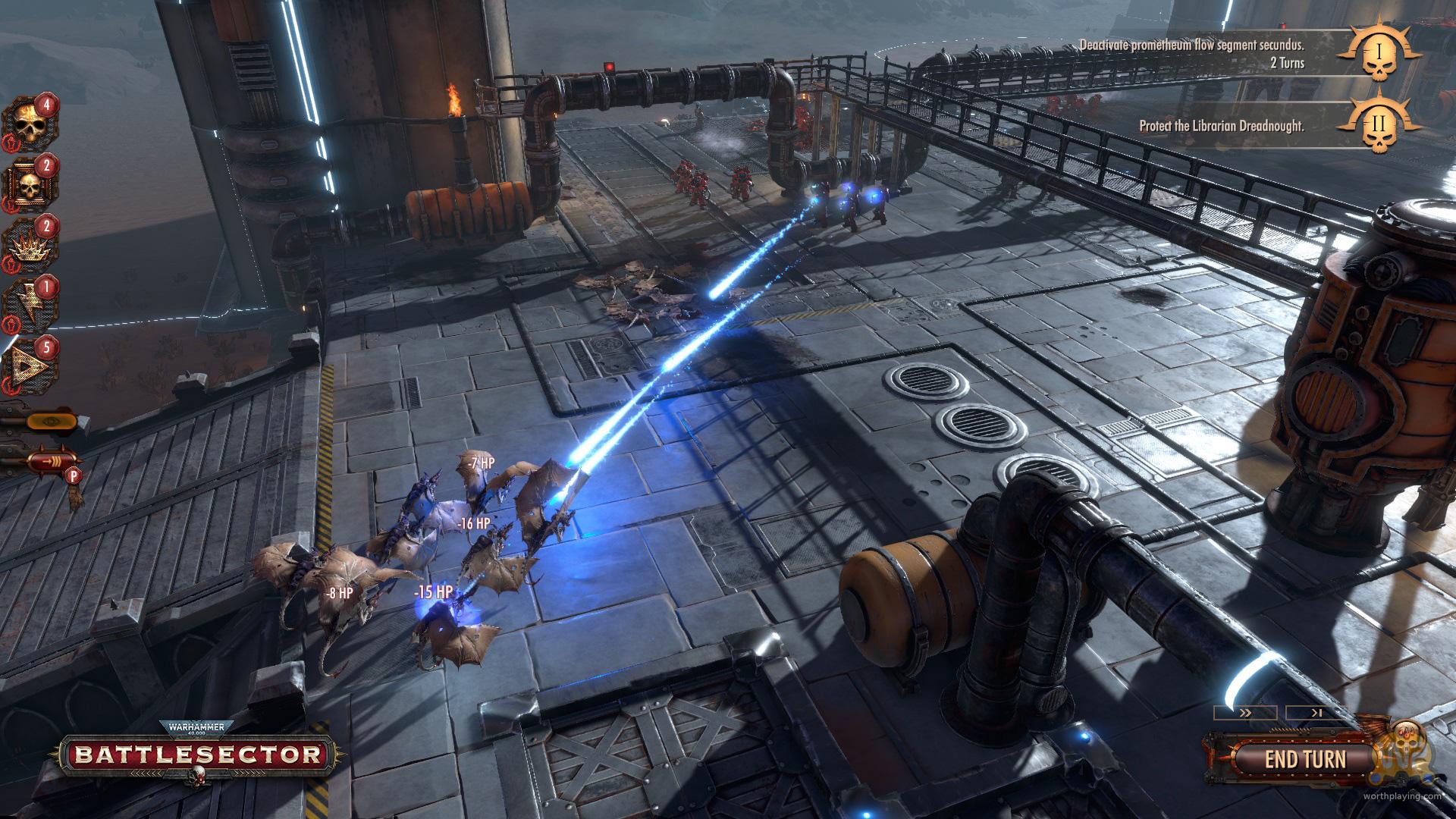
Task: Trigger the lightning bolt ability
Action: pyautogui.click(x=30, y=305)
